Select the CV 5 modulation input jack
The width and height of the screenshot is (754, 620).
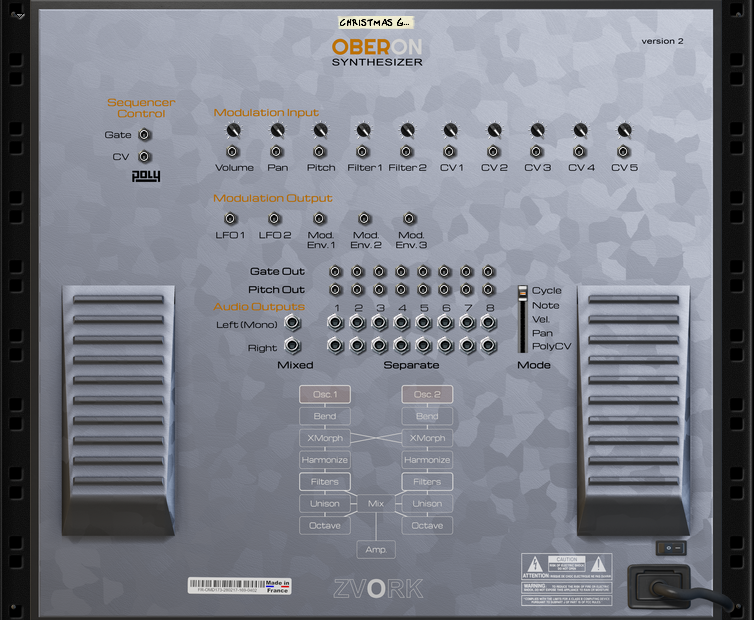tap(624, 151)
